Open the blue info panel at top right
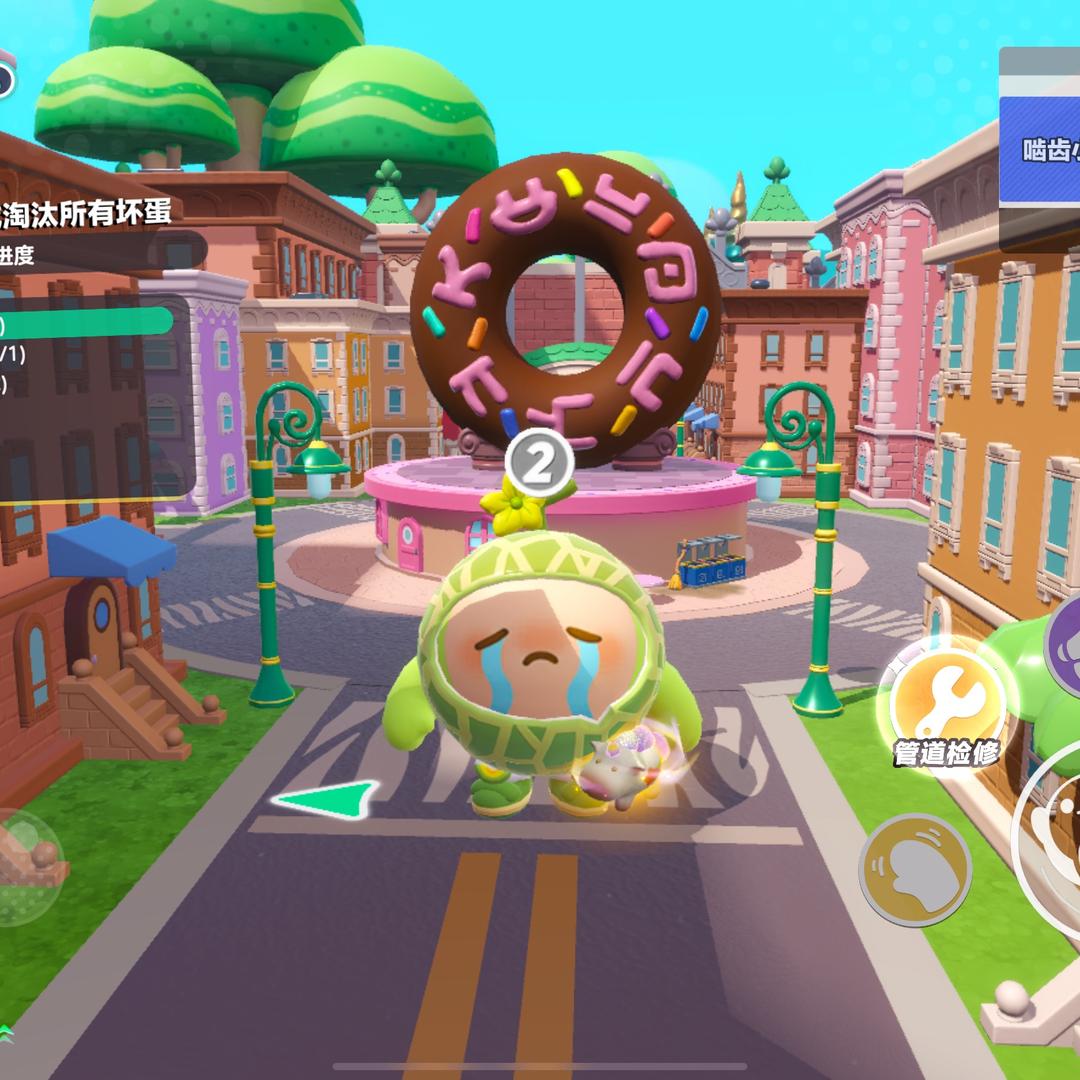 pos(1040,150)
